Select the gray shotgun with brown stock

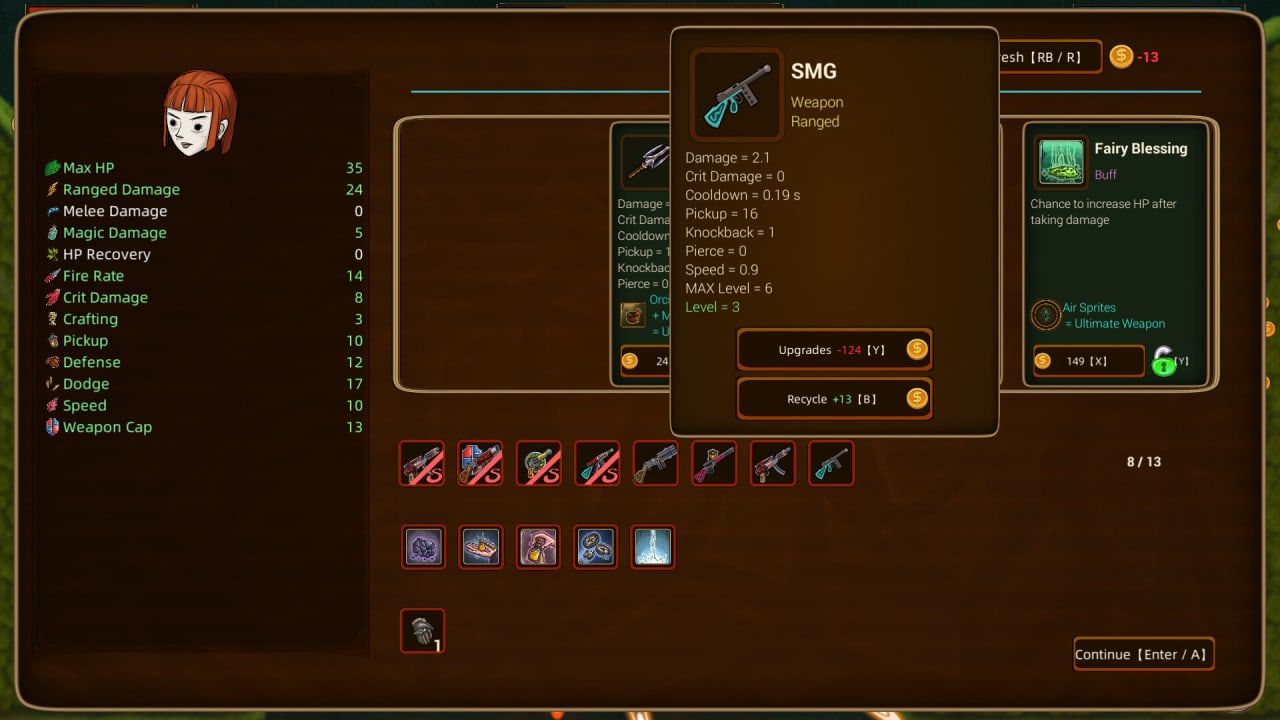655,463
